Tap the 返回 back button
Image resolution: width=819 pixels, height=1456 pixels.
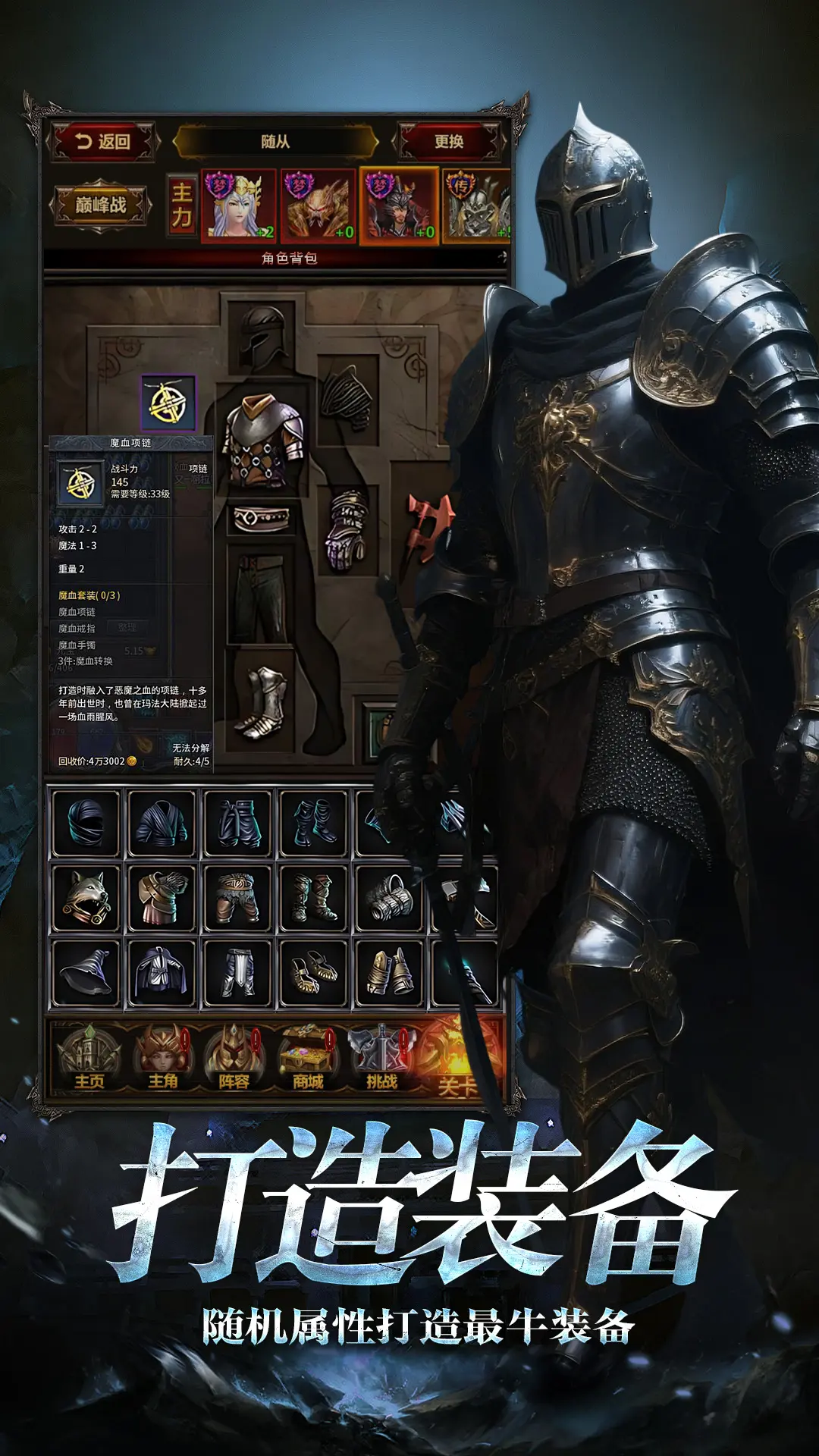point(103,142)
